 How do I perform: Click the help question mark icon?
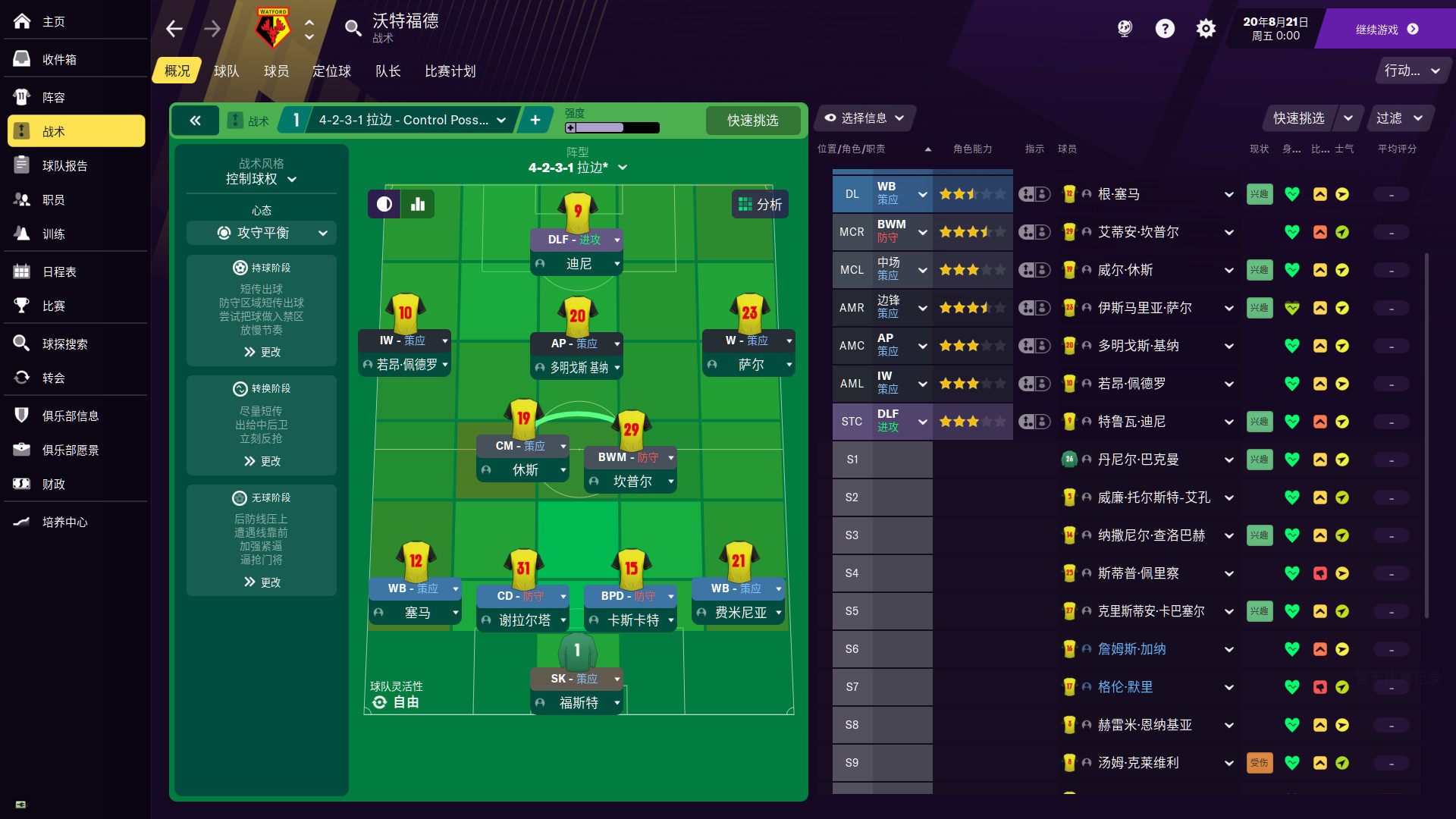(1165, 28)
